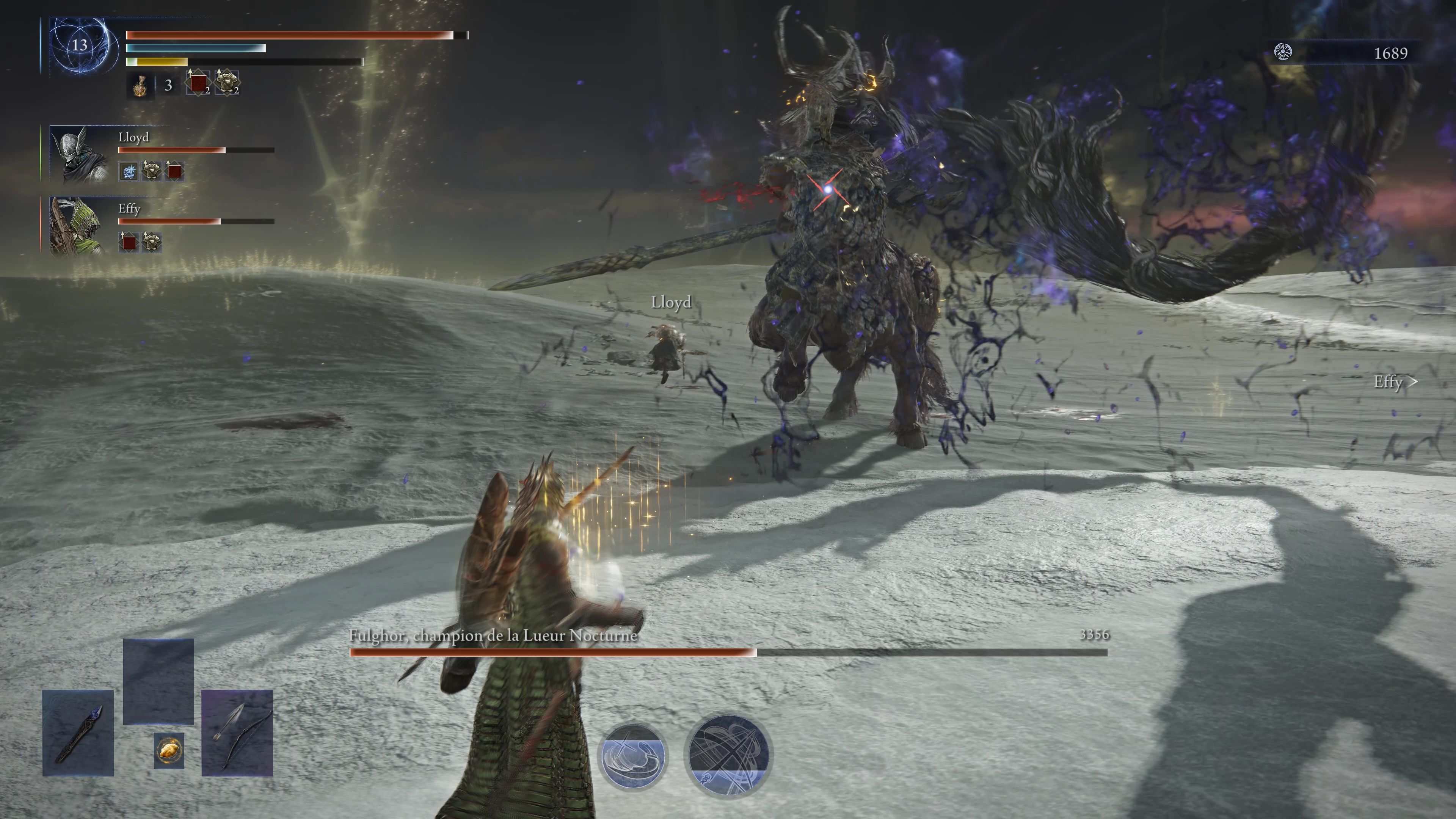Click the Effy off-screen ally marker
This screenshot has height=819, width=1456.
point(1395,382)
